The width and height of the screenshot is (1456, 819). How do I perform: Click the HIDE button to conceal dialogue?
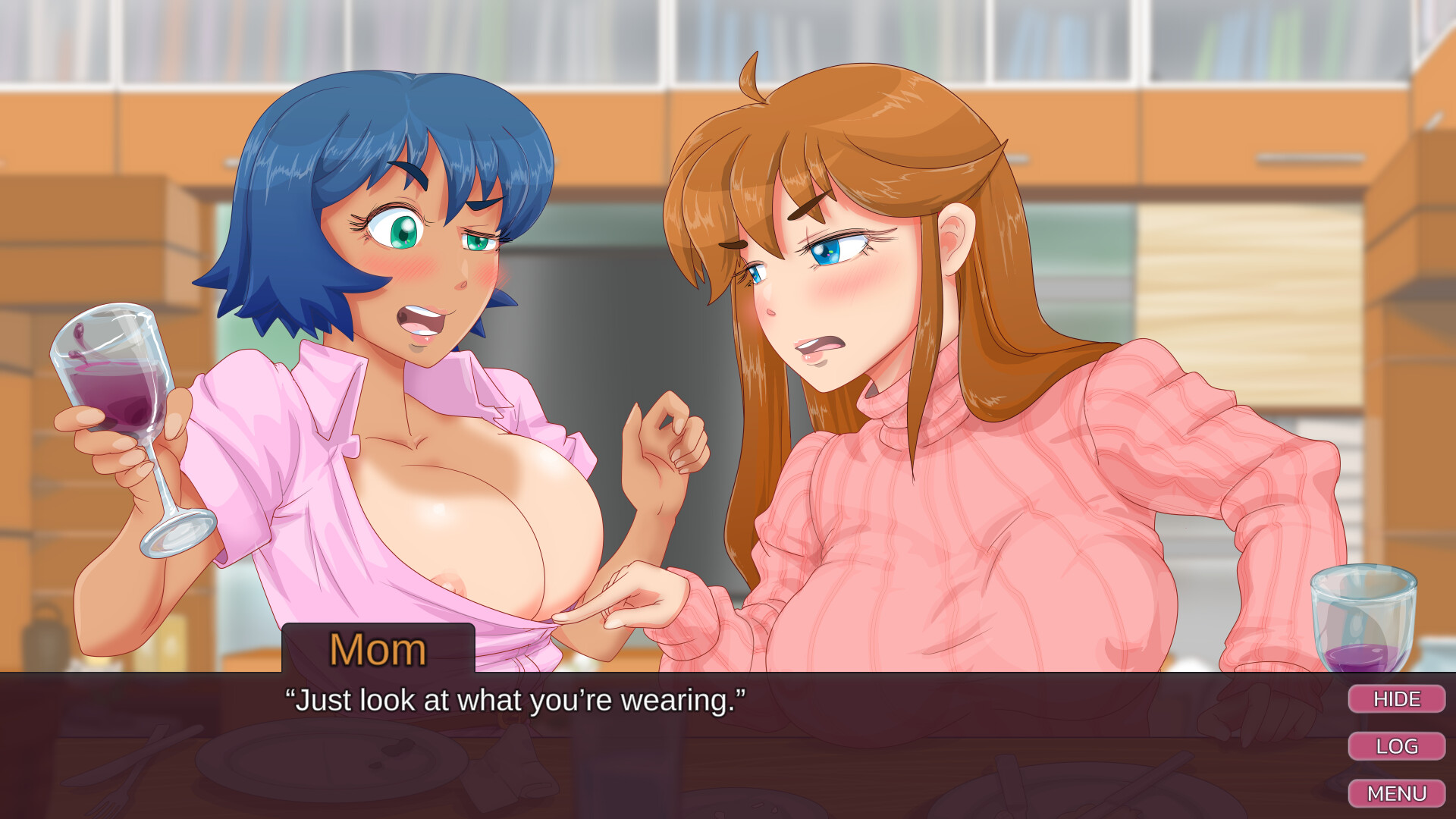tap(1398, 699)
